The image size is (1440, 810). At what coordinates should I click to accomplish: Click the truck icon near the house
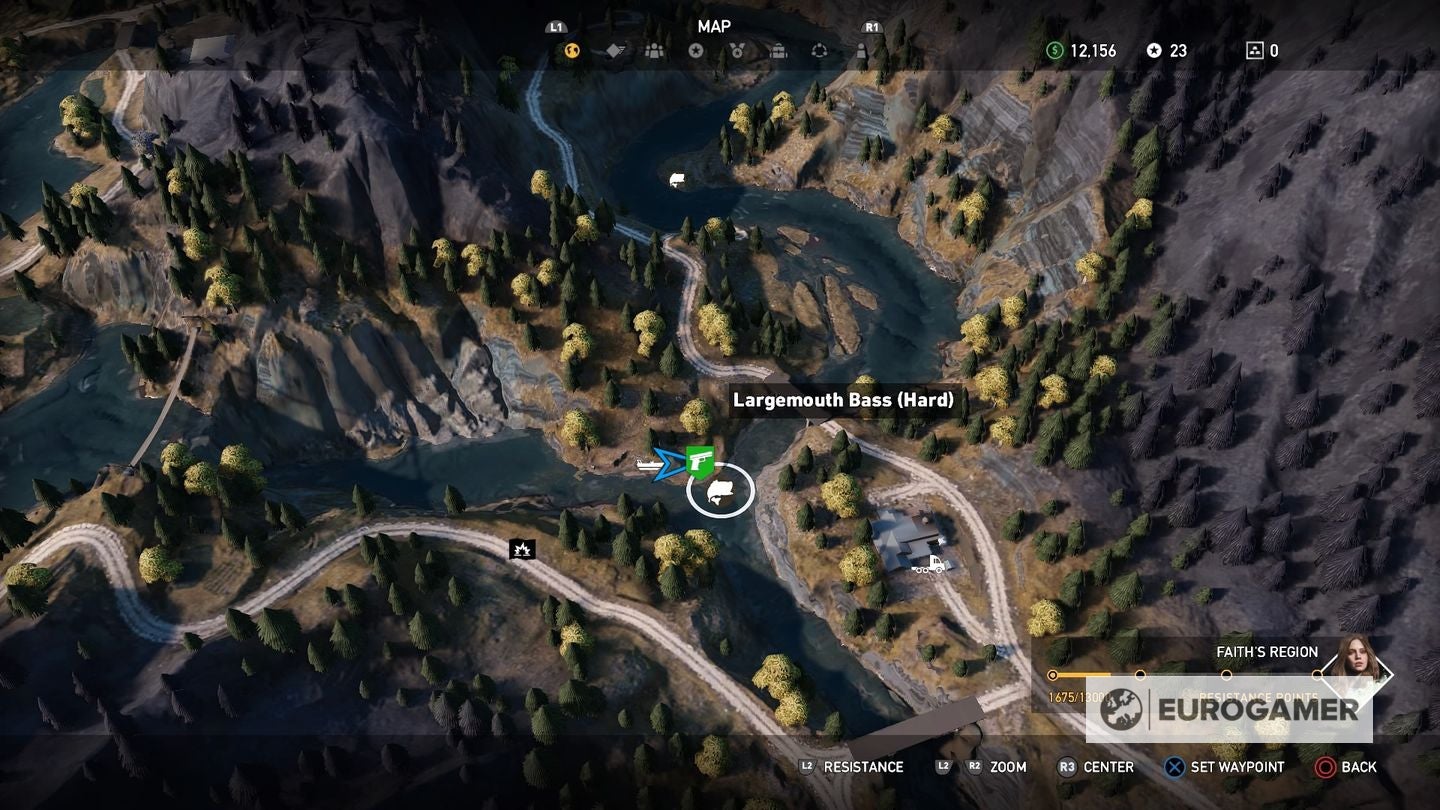click(929, 565)
